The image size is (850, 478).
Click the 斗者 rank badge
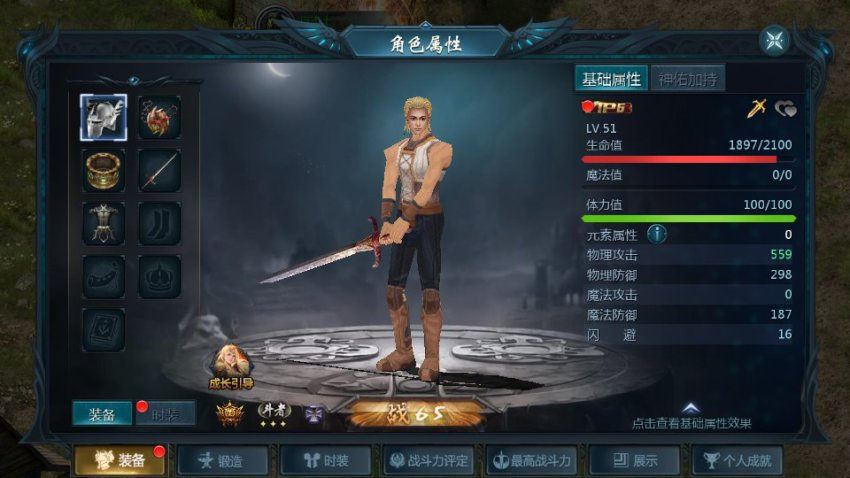[273, 411]
